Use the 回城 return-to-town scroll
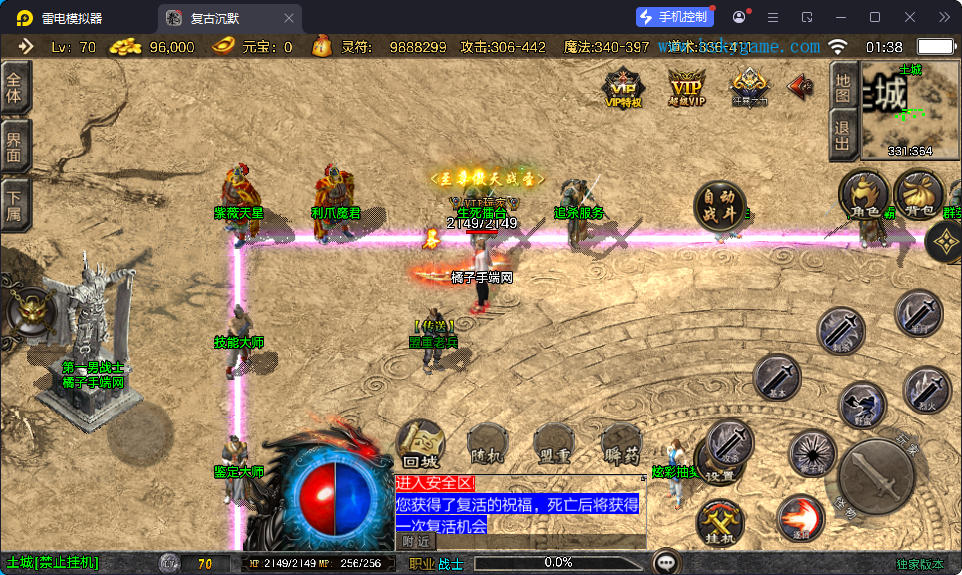The image size is (962, 575). coord(421,445)
